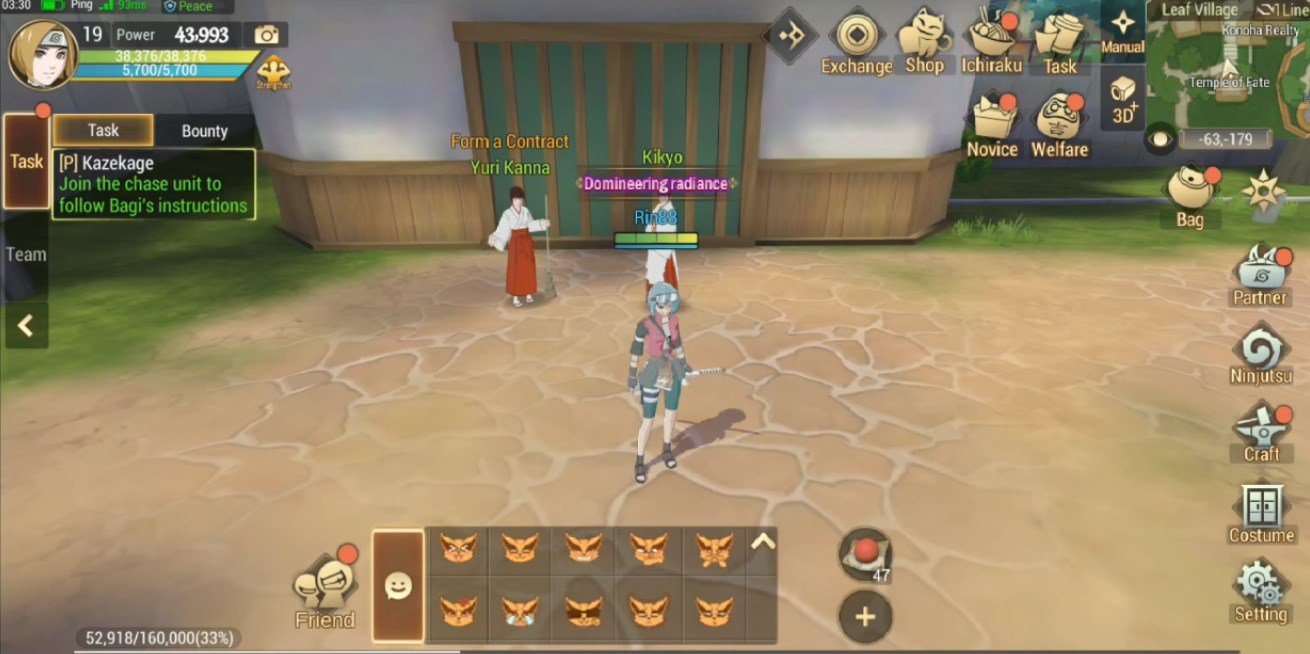This screenshot has height=654, width=1310.
Task: Select the Kazekage quest tracker entry
Action: 153,184
